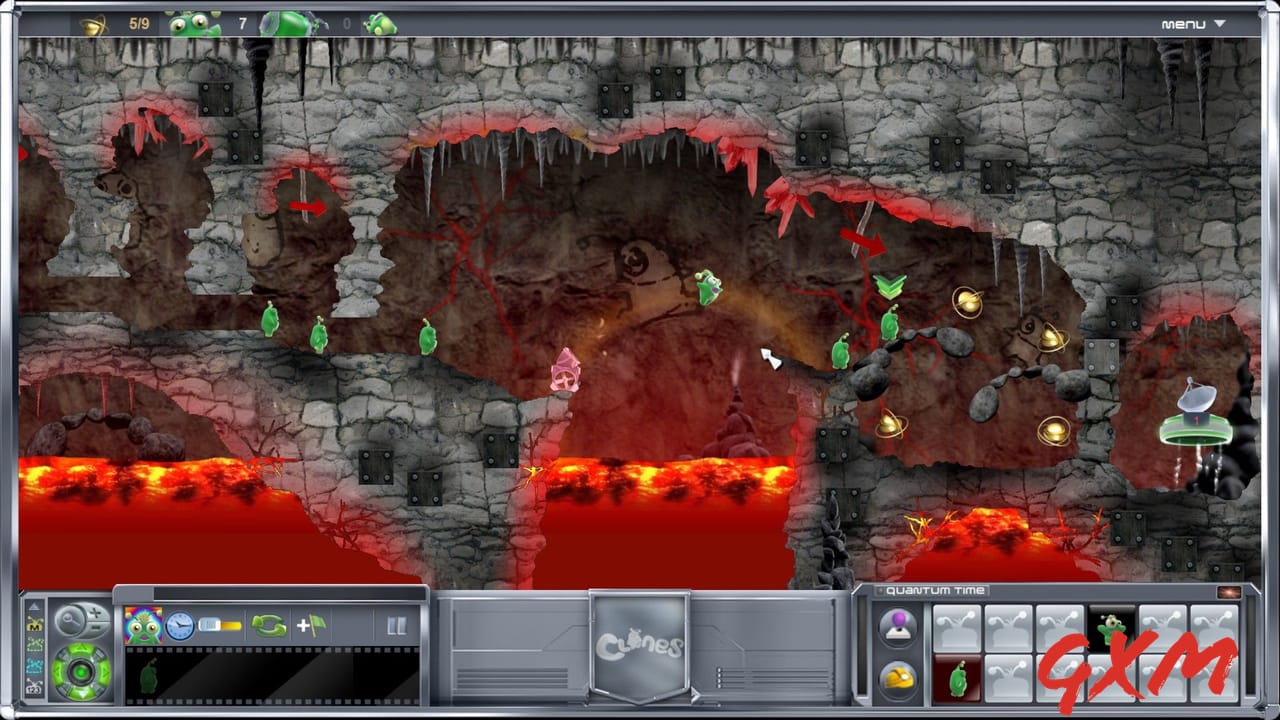Screen dimensions: 1280x720
Task: Click the Quantum Time panel label
Action: coord(935,591)
